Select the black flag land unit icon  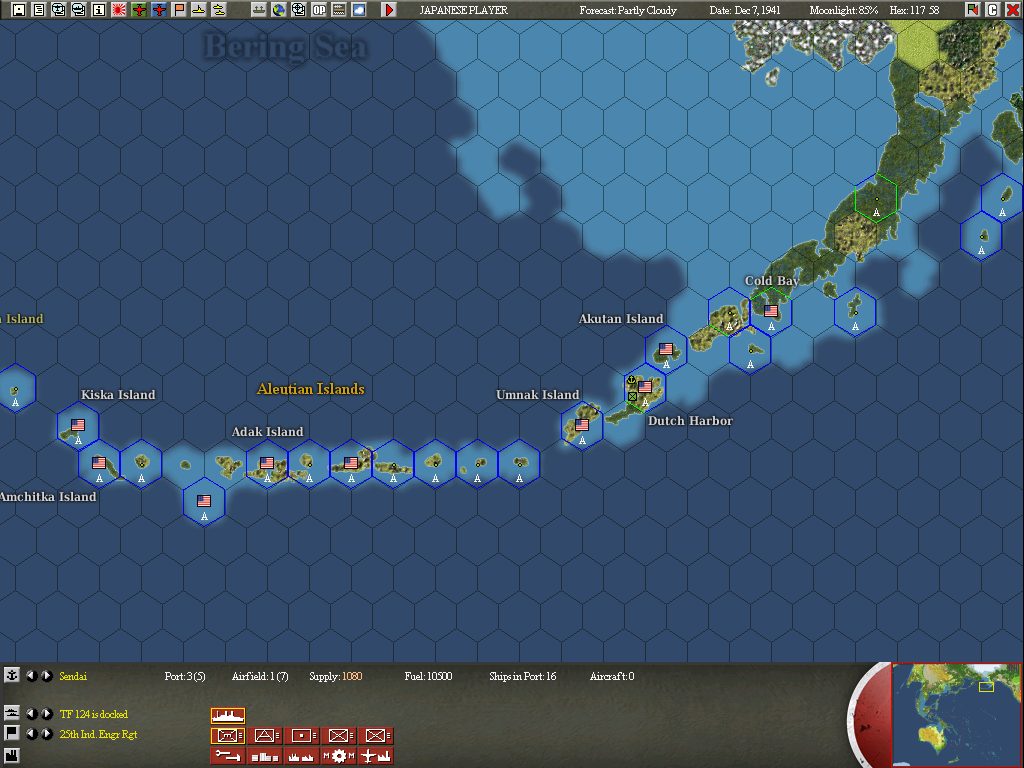pyautogui.click(x=12, y=734)
